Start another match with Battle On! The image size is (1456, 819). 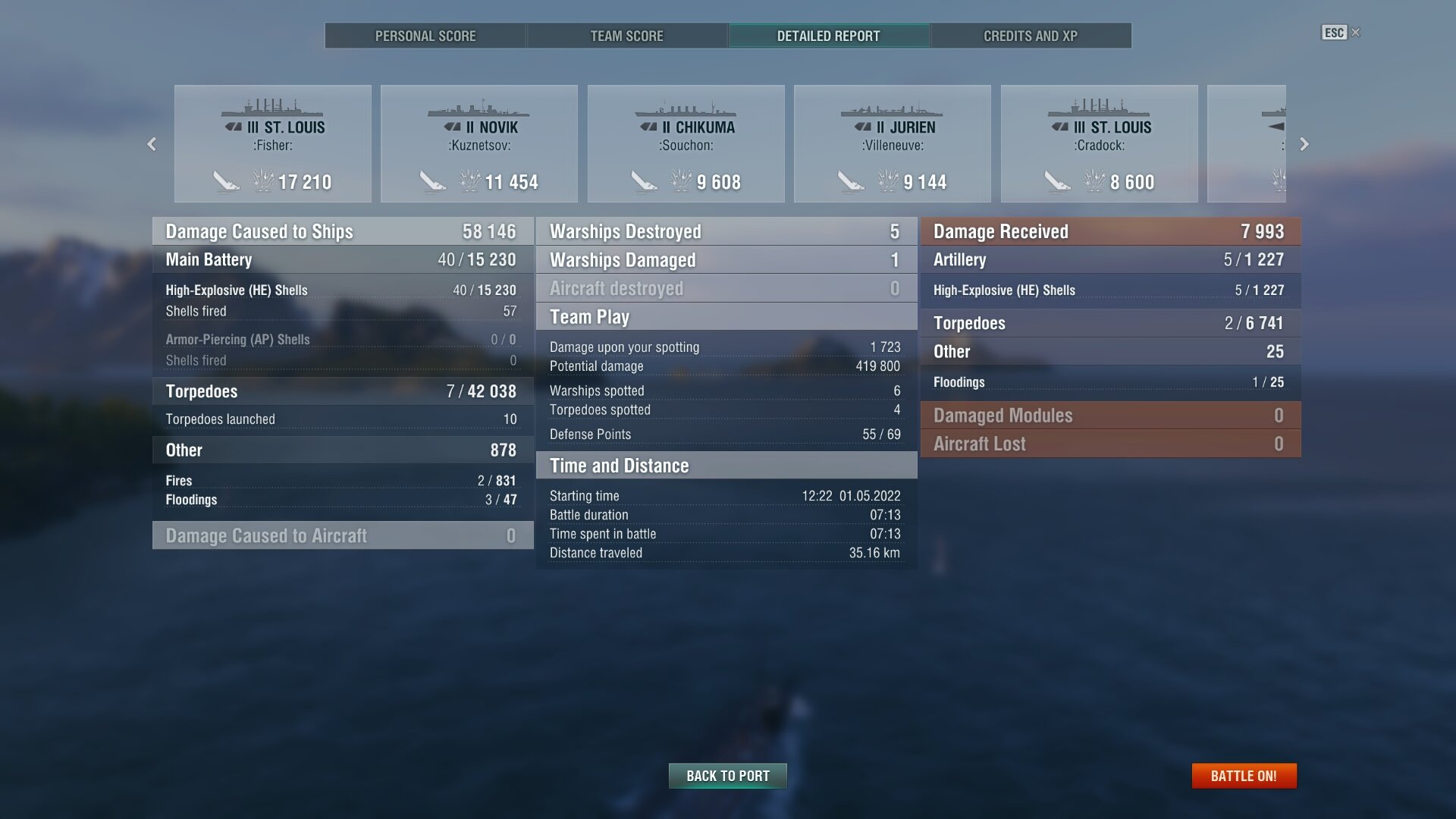coord(1244,776)
